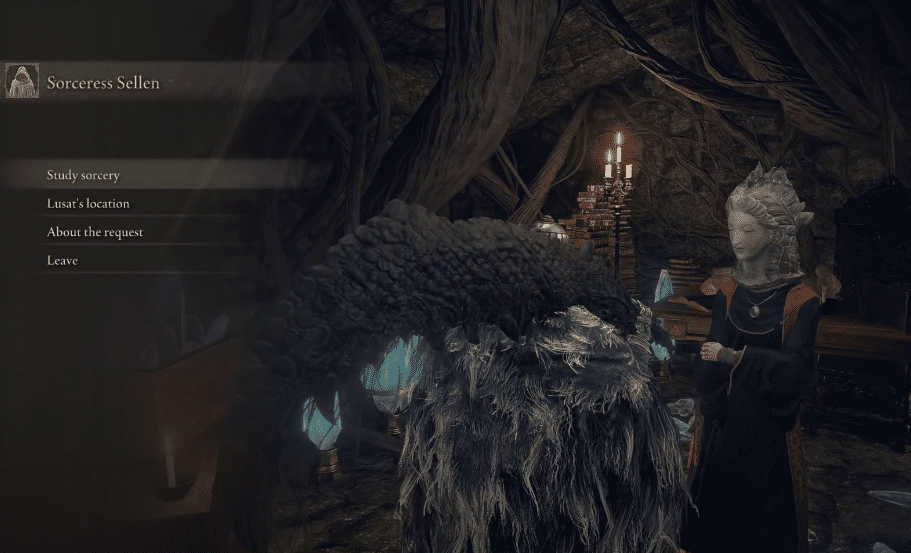911x553 pixels.
Task: Leave the conversation with Sellen
Action: 62,260
